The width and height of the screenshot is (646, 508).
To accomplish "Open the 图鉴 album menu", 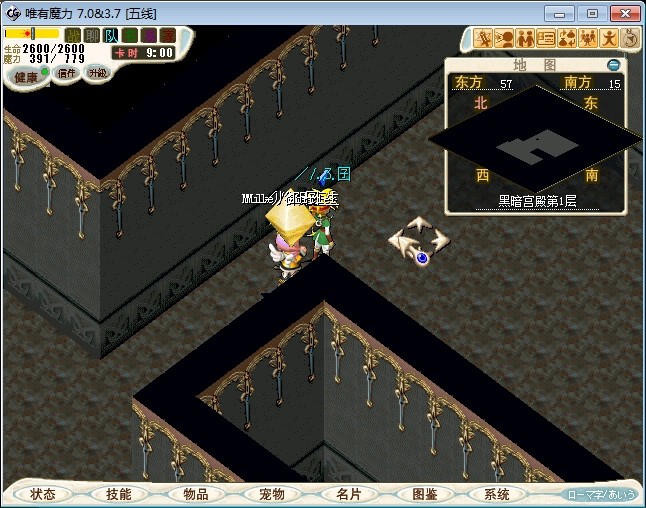I will [x=423, y=494].
